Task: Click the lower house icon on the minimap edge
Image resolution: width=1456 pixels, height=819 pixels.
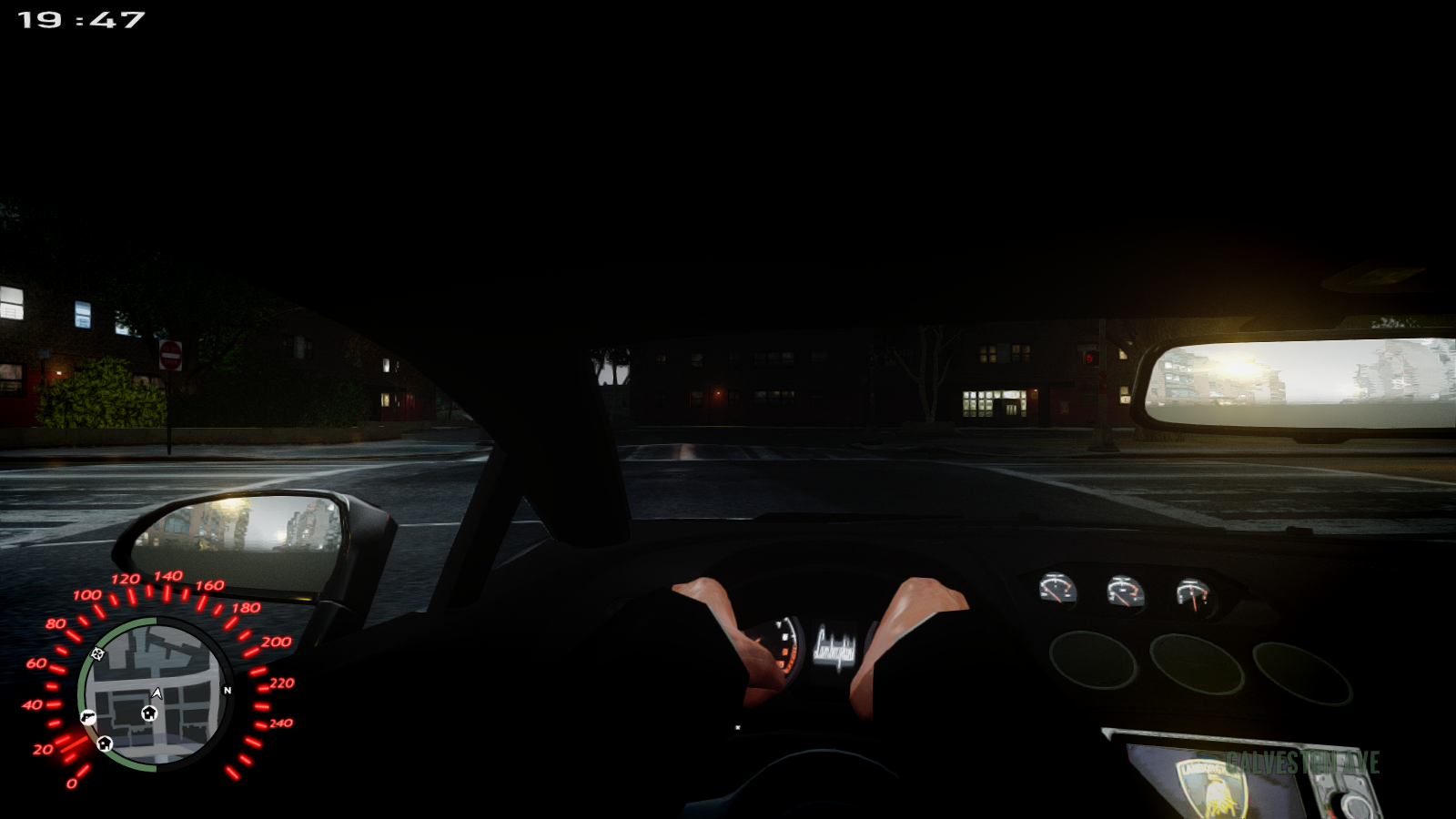Action: [x=104, y=743]
